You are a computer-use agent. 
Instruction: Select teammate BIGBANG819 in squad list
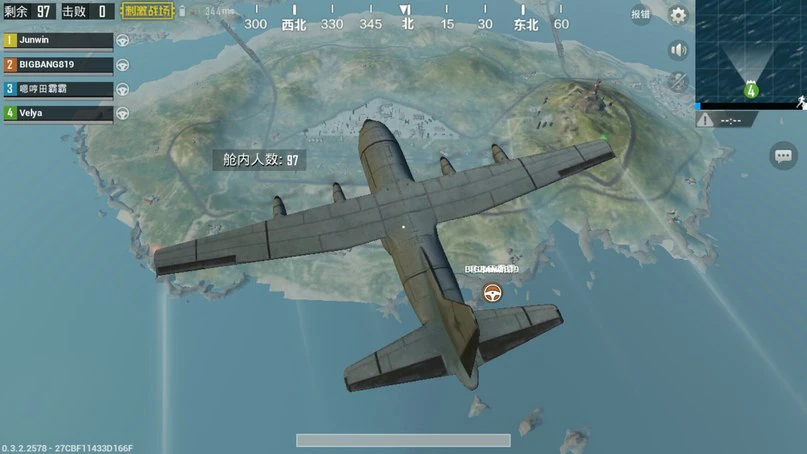[57, 64]
